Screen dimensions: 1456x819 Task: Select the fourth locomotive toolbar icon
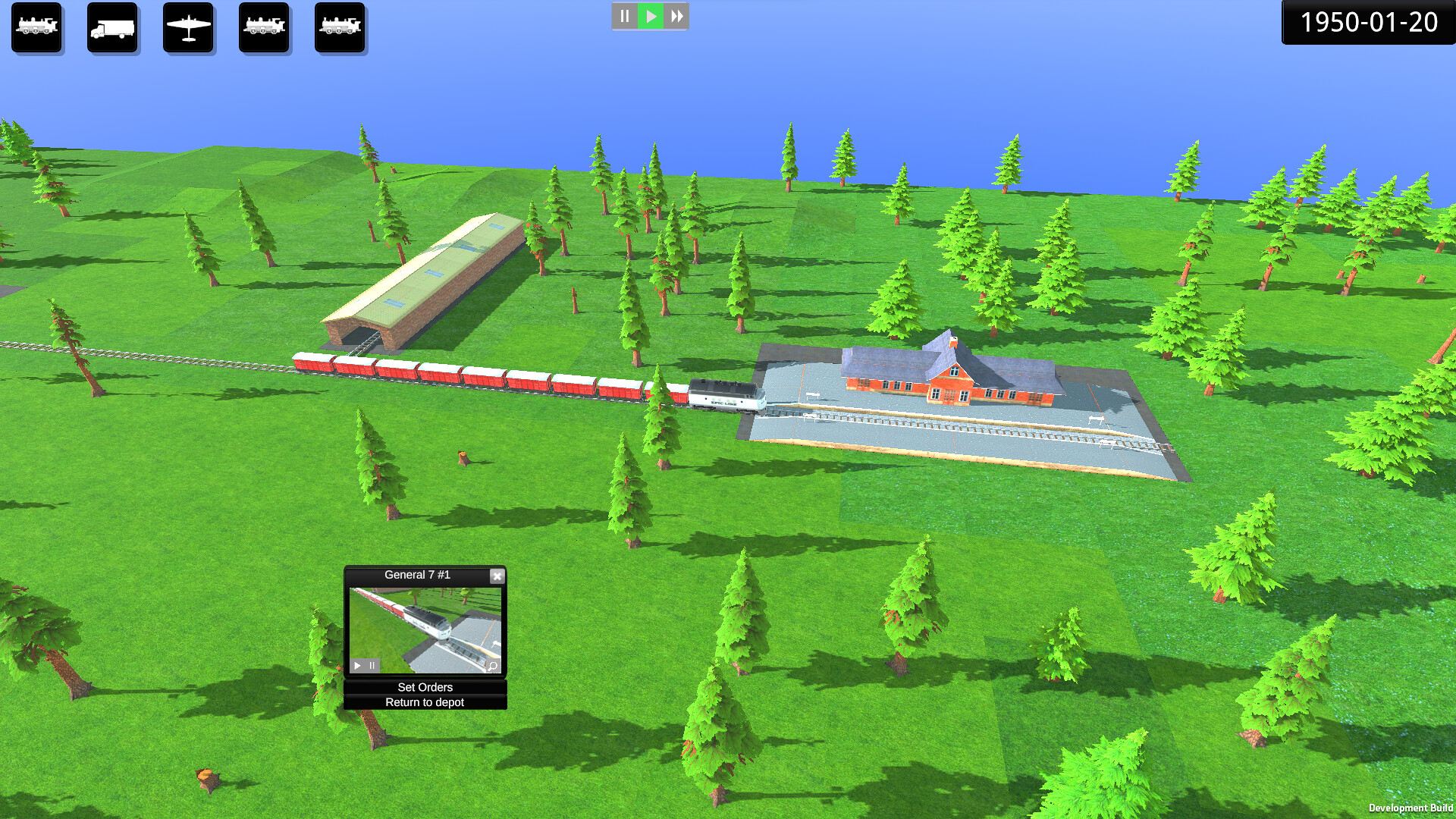click(x=264, y=28)
